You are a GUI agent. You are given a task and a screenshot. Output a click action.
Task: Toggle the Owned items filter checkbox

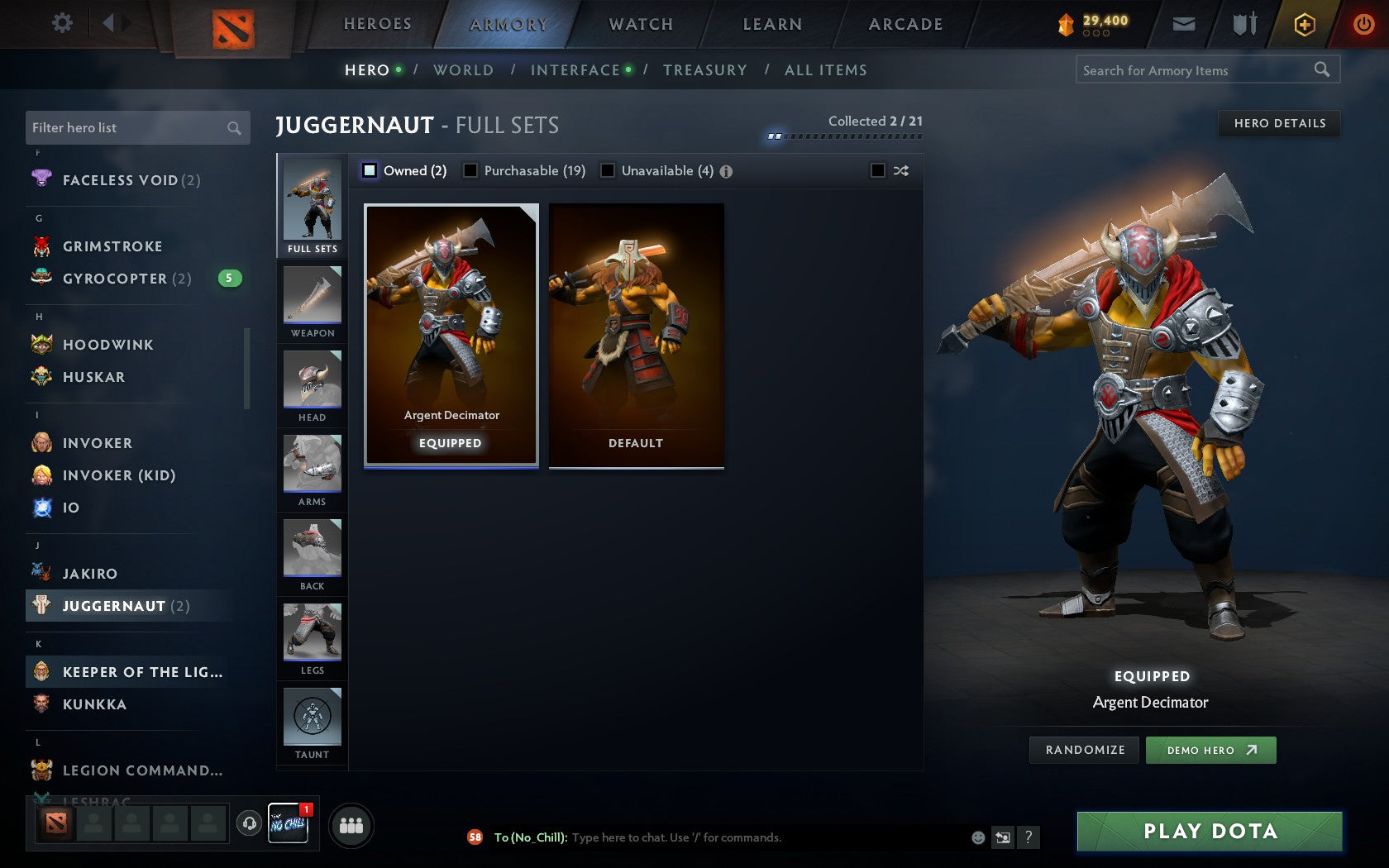[x=368, y=171]
